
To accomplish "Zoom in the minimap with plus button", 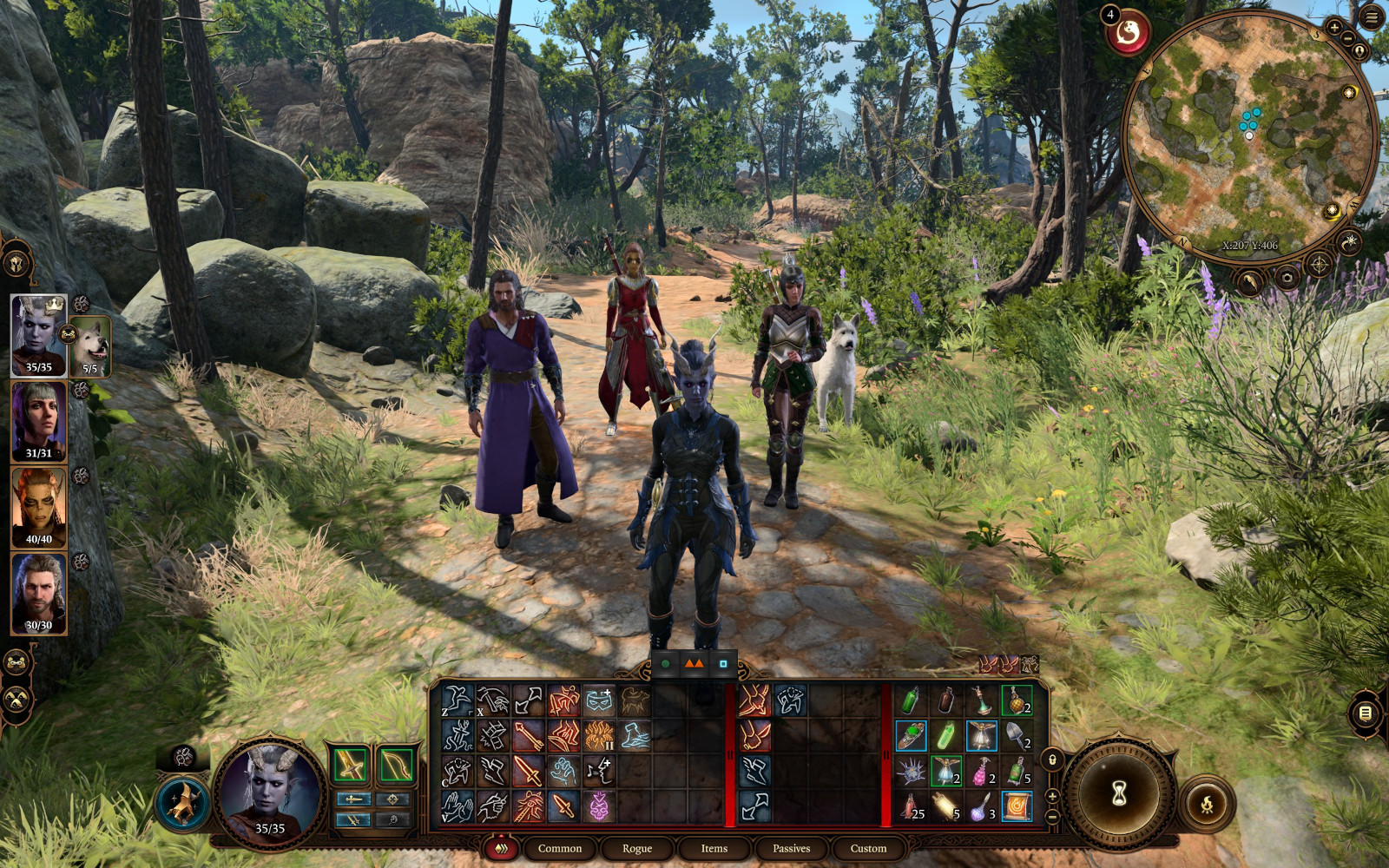I will tap(1334, 28).
